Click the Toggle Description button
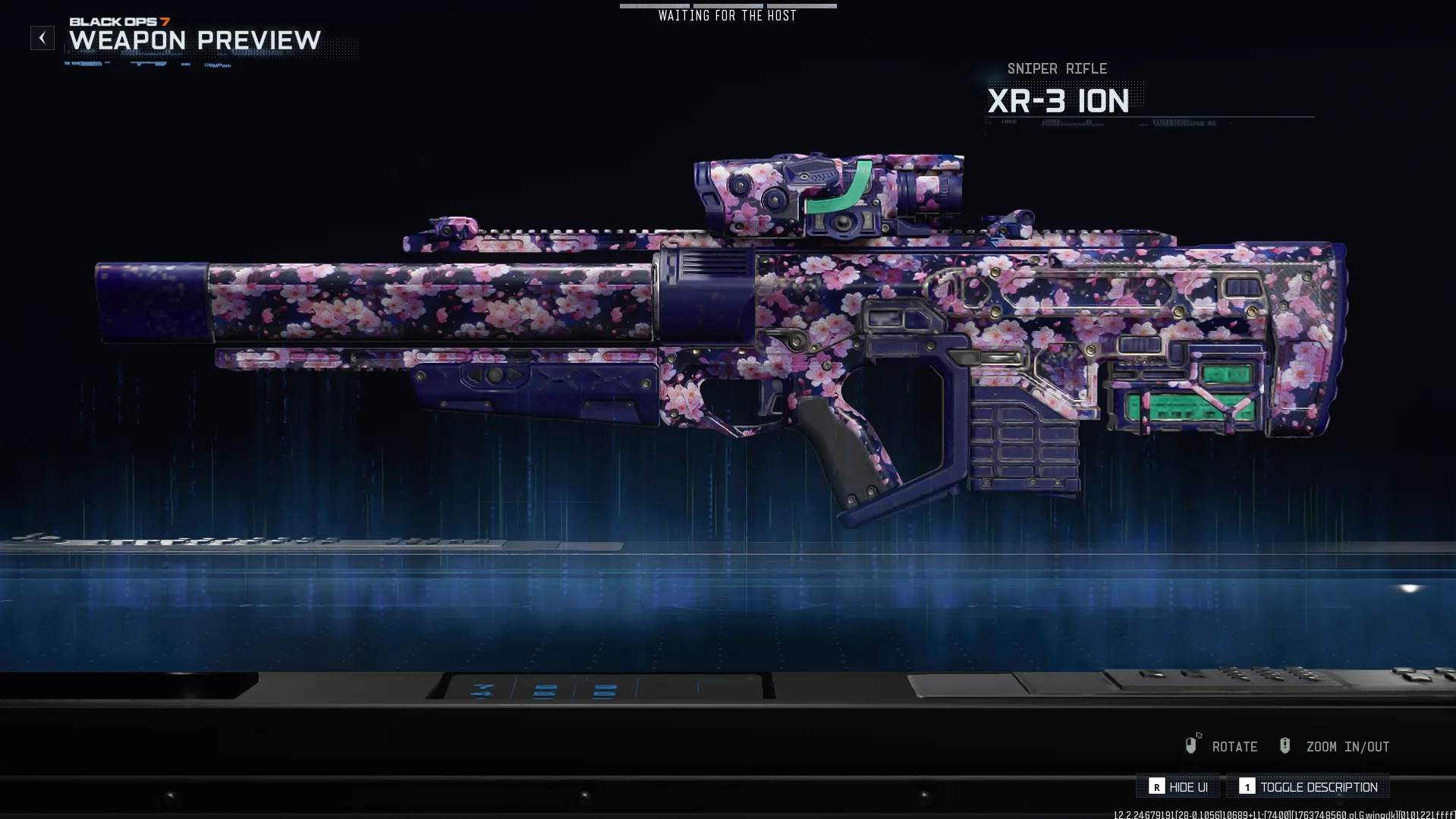Screen dimensions: 1456x819 coord(1308,787)
